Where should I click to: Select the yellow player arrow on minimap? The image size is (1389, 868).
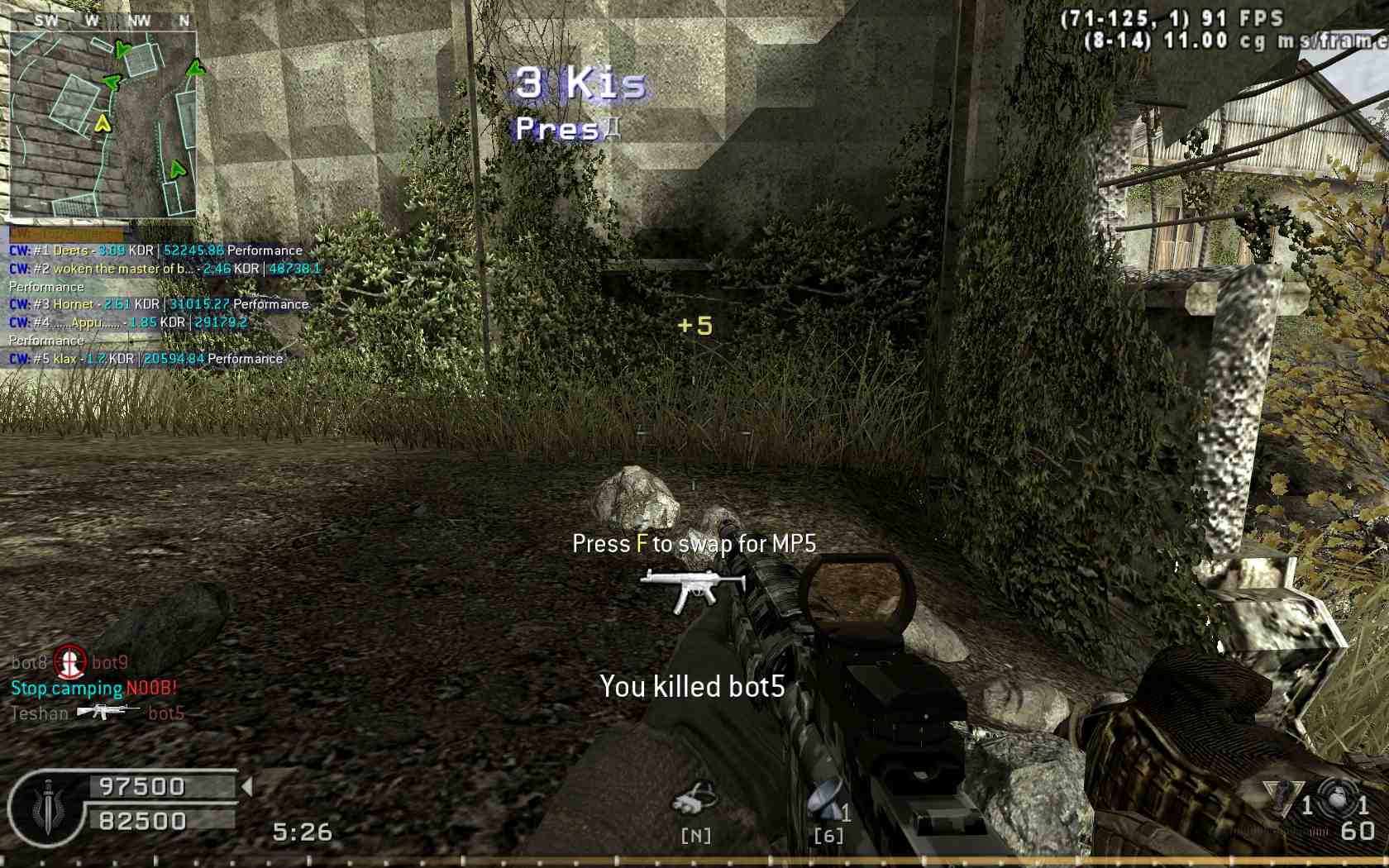click(x=103, y=124)
